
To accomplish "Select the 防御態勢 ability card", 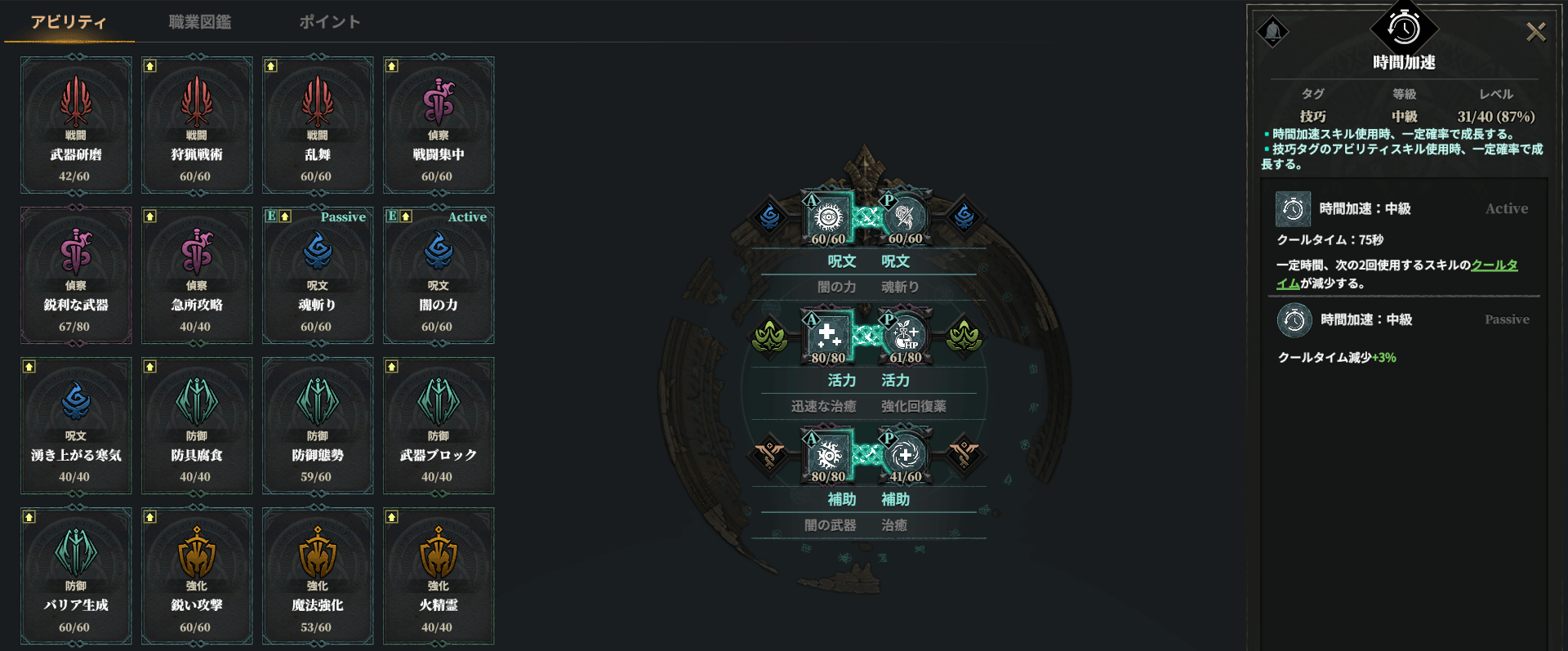I will (x=318, y=426).
